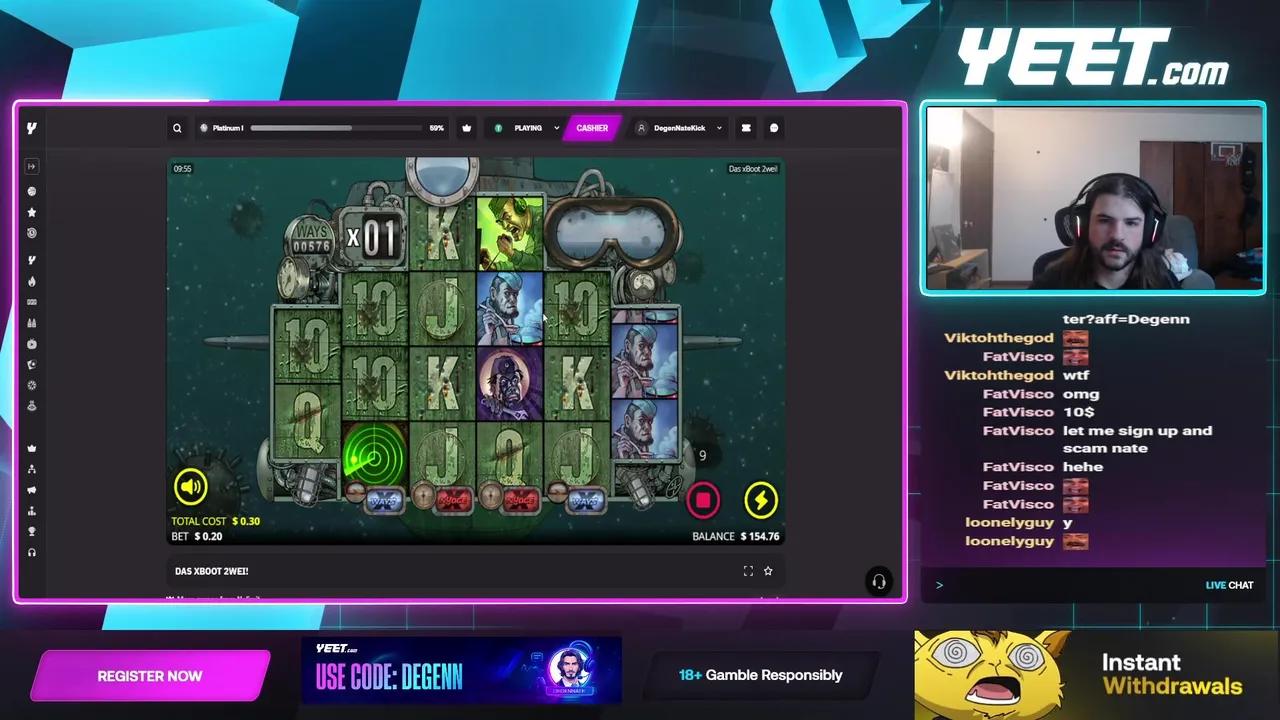Enable turbo spin with the lightning button
Screen dimensions: 1280x720
point(761,500)
